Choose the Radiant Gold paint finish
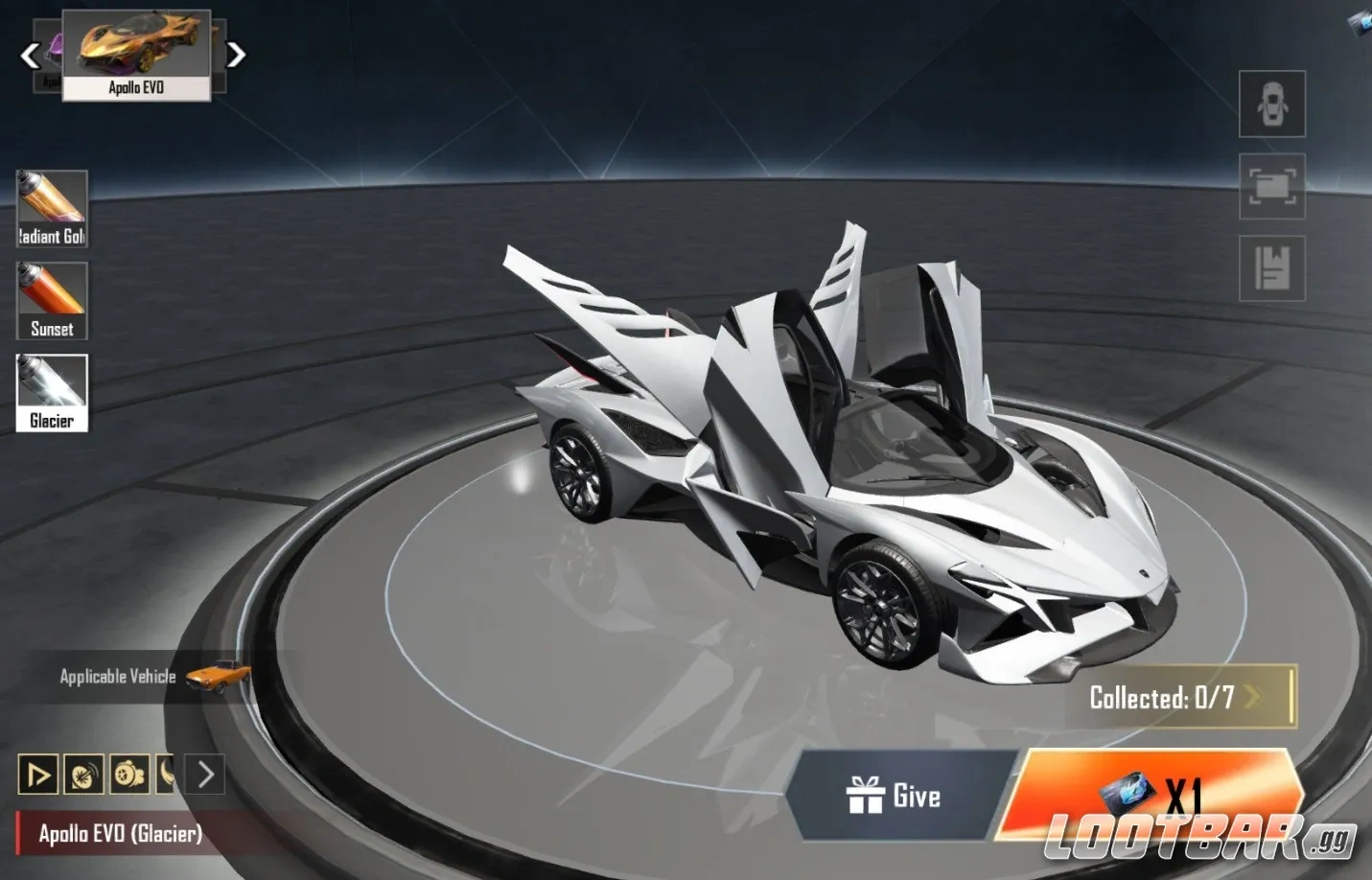Screen dimensions: 1372x880 [x=52, y=208]
